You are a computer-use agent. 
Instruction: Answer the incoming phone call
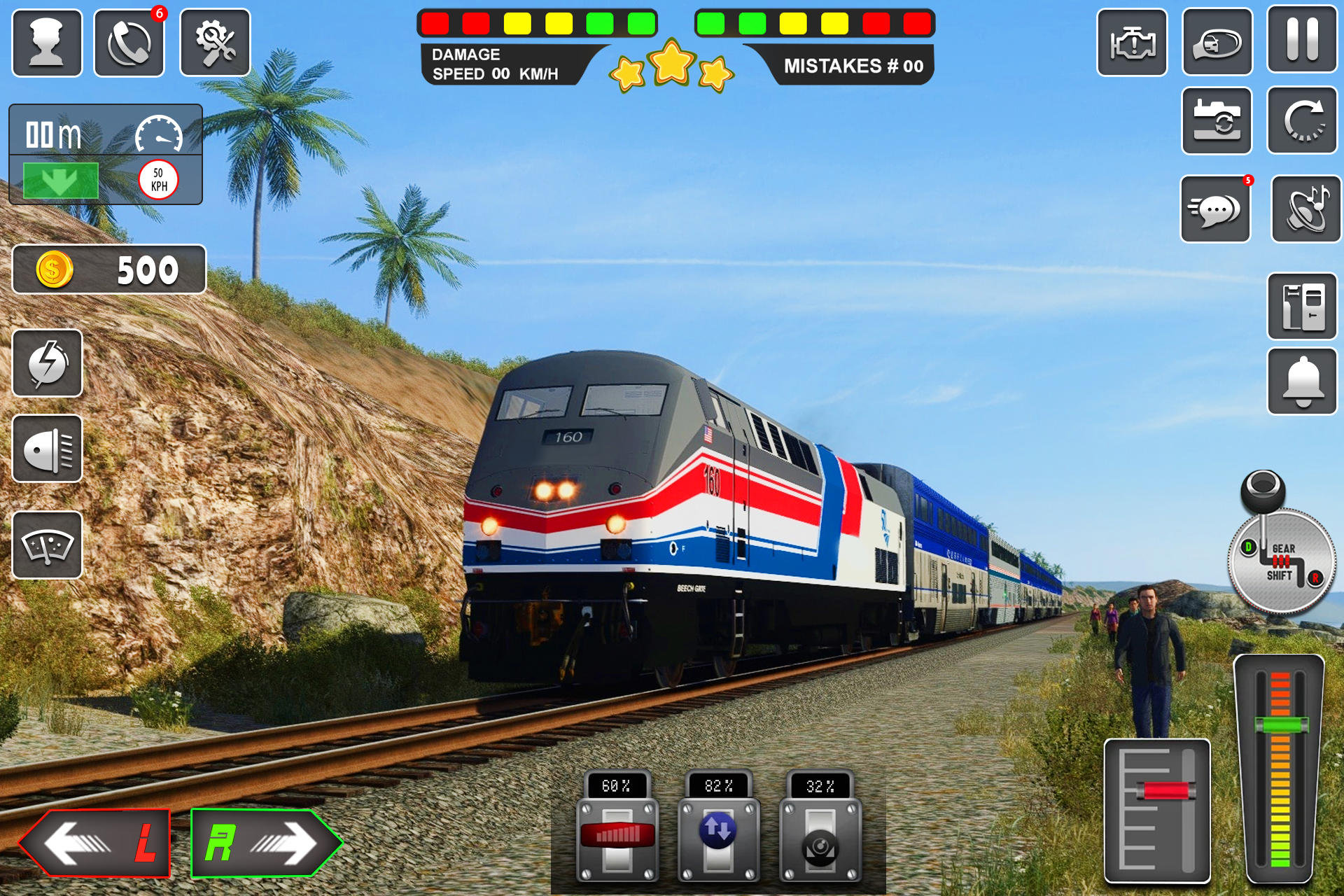(x=129, y=42)
